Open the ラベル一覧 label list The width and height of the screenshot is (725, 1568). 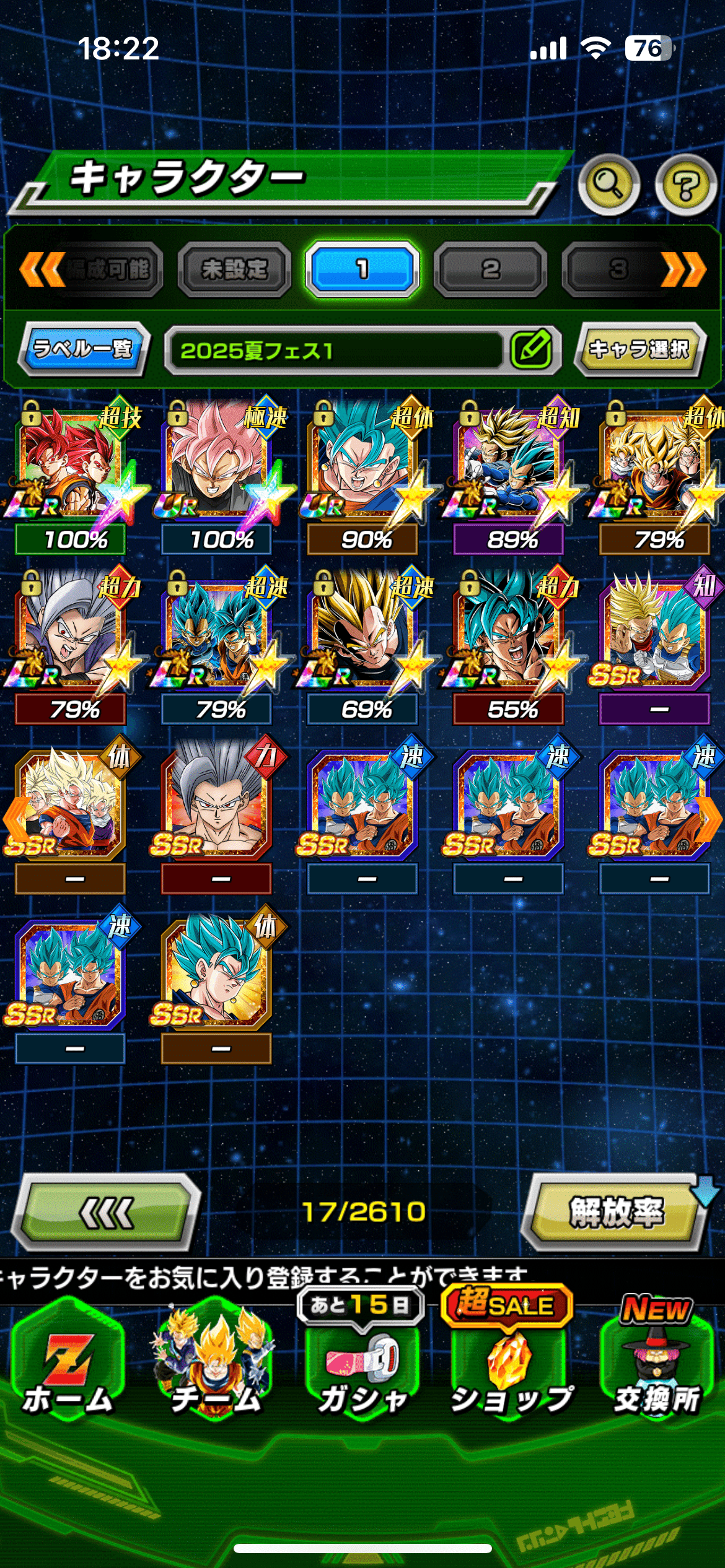pyautogui.click(x=84, y=349)
